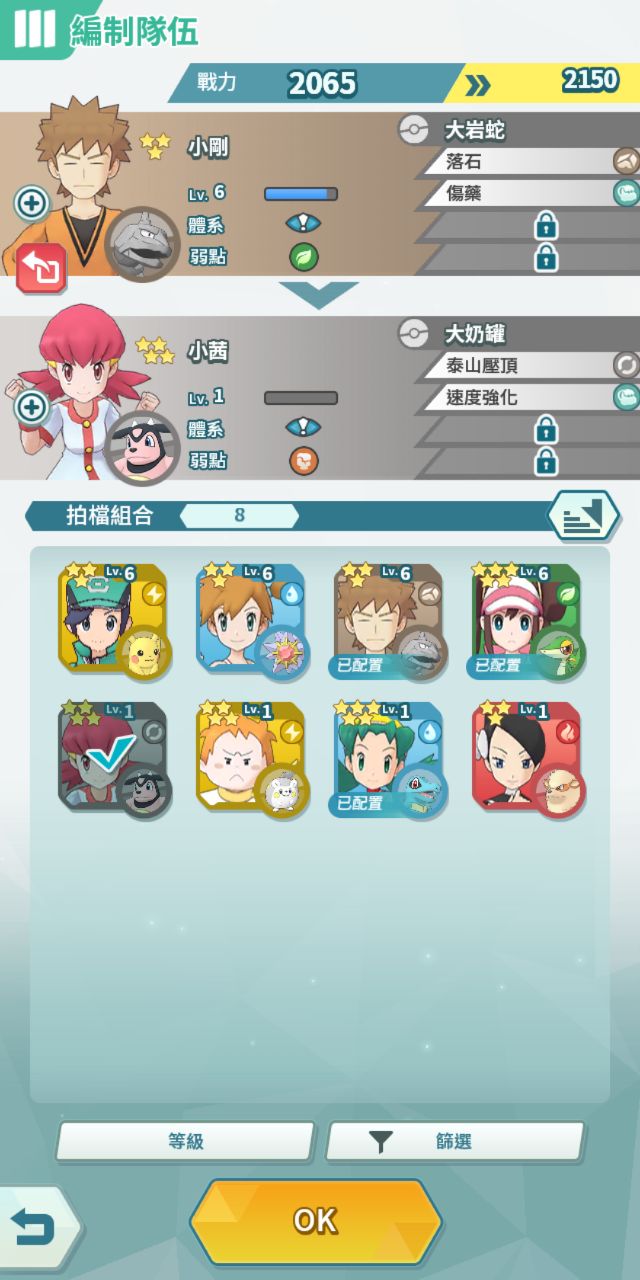Confirm the team with the OK button

point(315,1221)
